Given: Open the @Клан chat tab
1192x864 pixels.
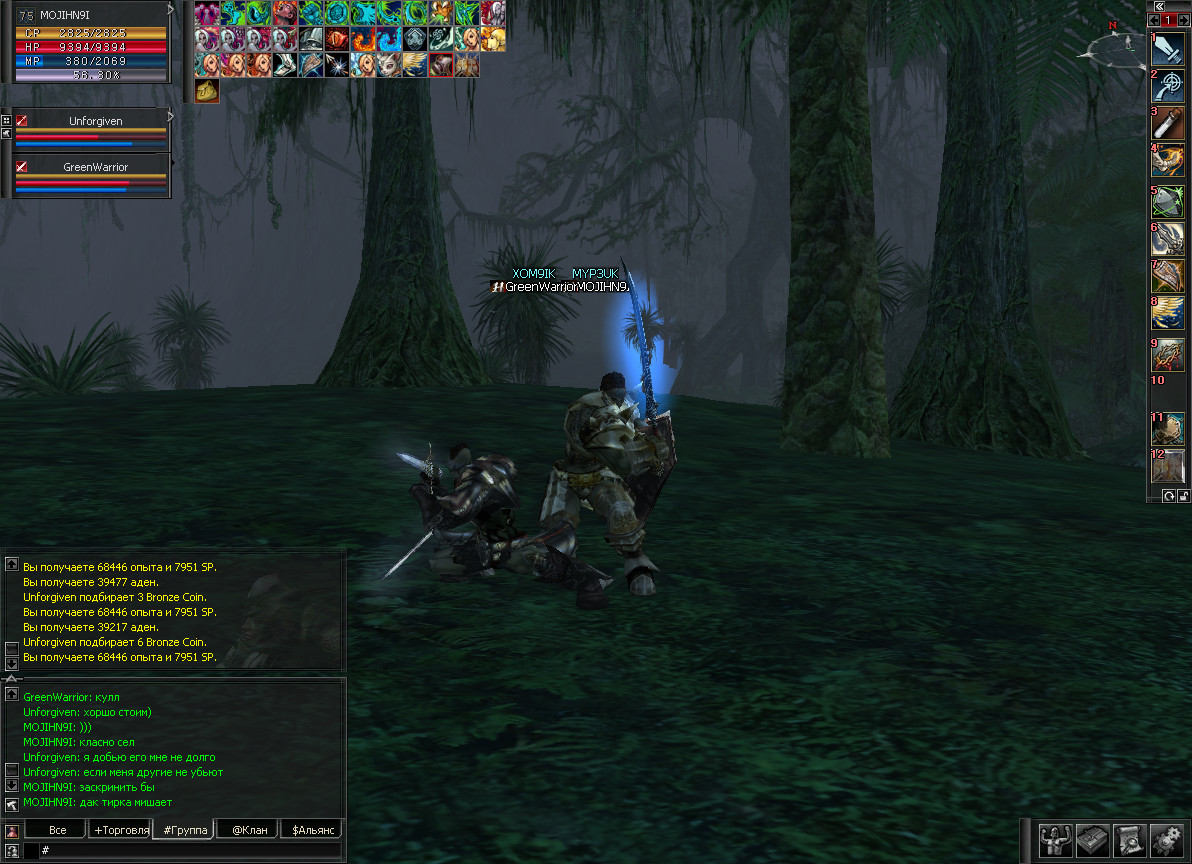Looking at the screenshot, I should pos(249,830).
